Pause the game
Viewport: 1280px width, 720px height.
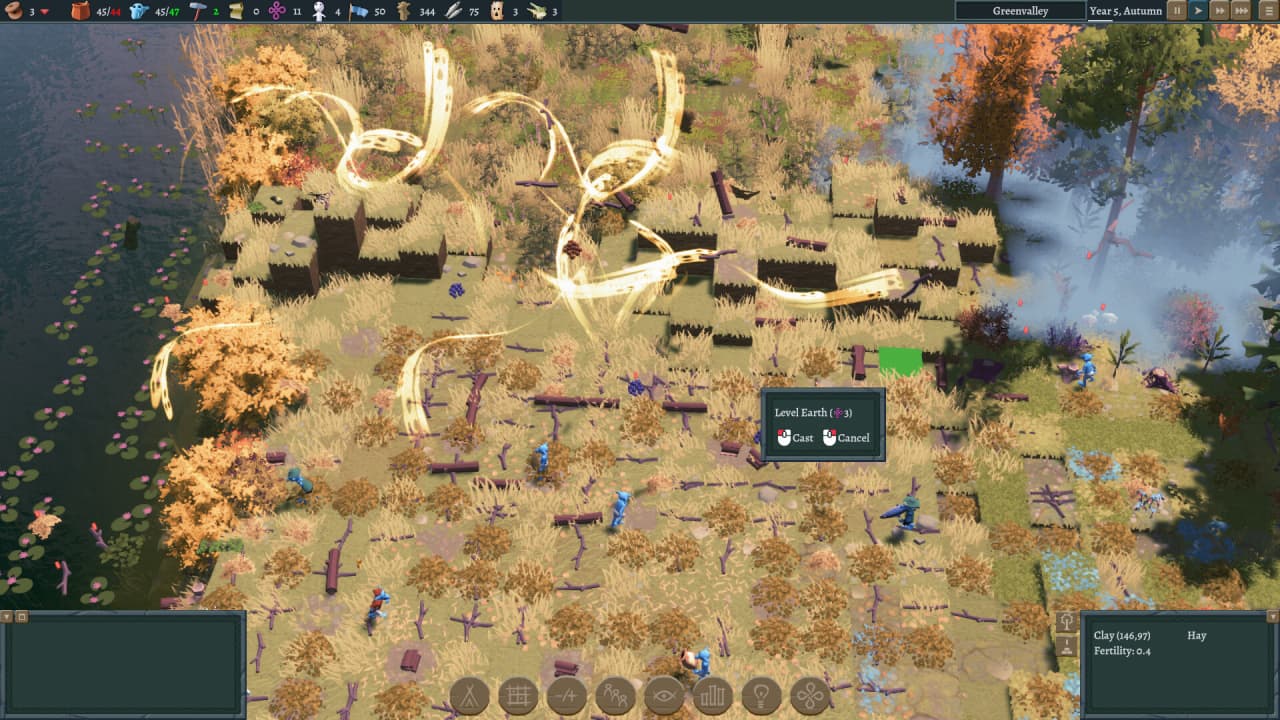1177,11
